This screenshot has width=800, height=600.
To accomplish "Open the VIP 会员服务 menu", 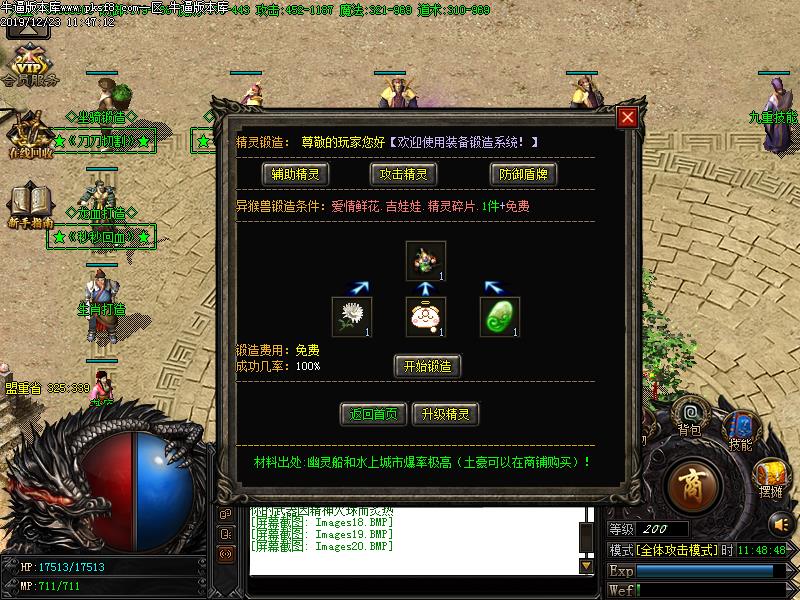I will (x=30, y=65).
